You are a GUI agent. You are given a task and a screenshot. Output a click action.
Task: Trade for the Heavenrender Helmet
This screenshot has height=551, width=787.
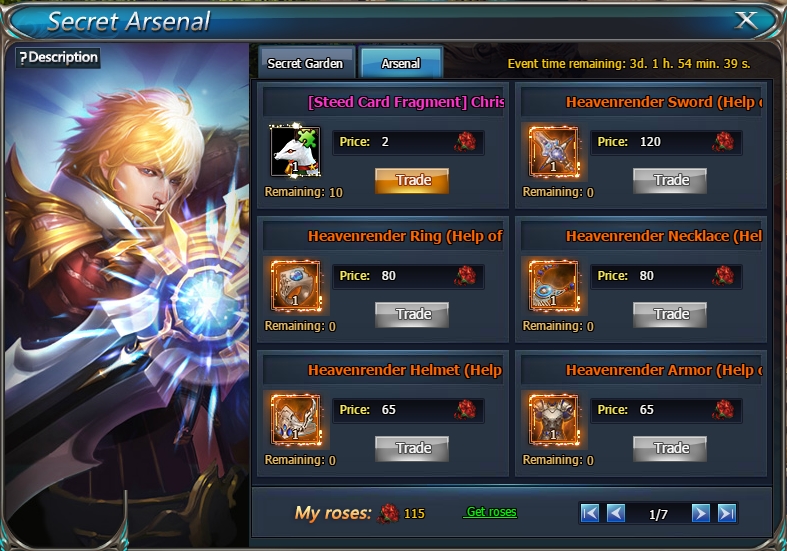412,448
